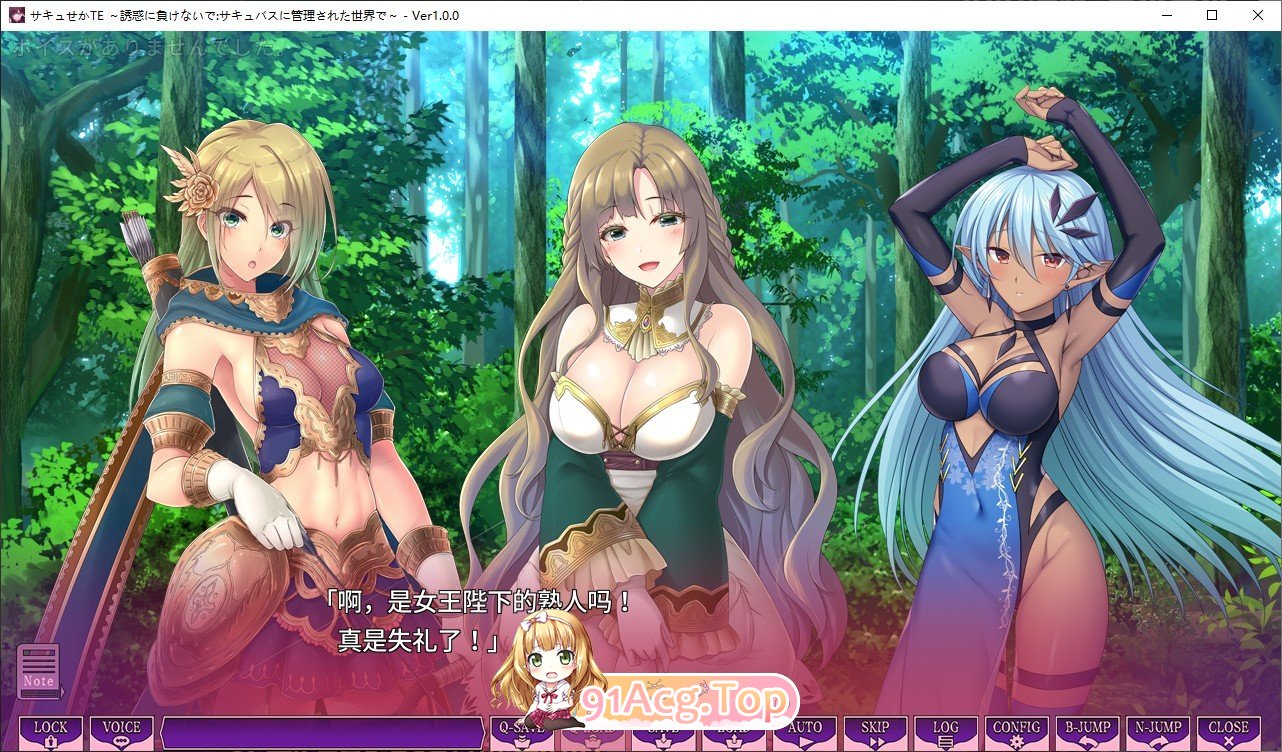Maximize the game window

tap(1211, 15)
